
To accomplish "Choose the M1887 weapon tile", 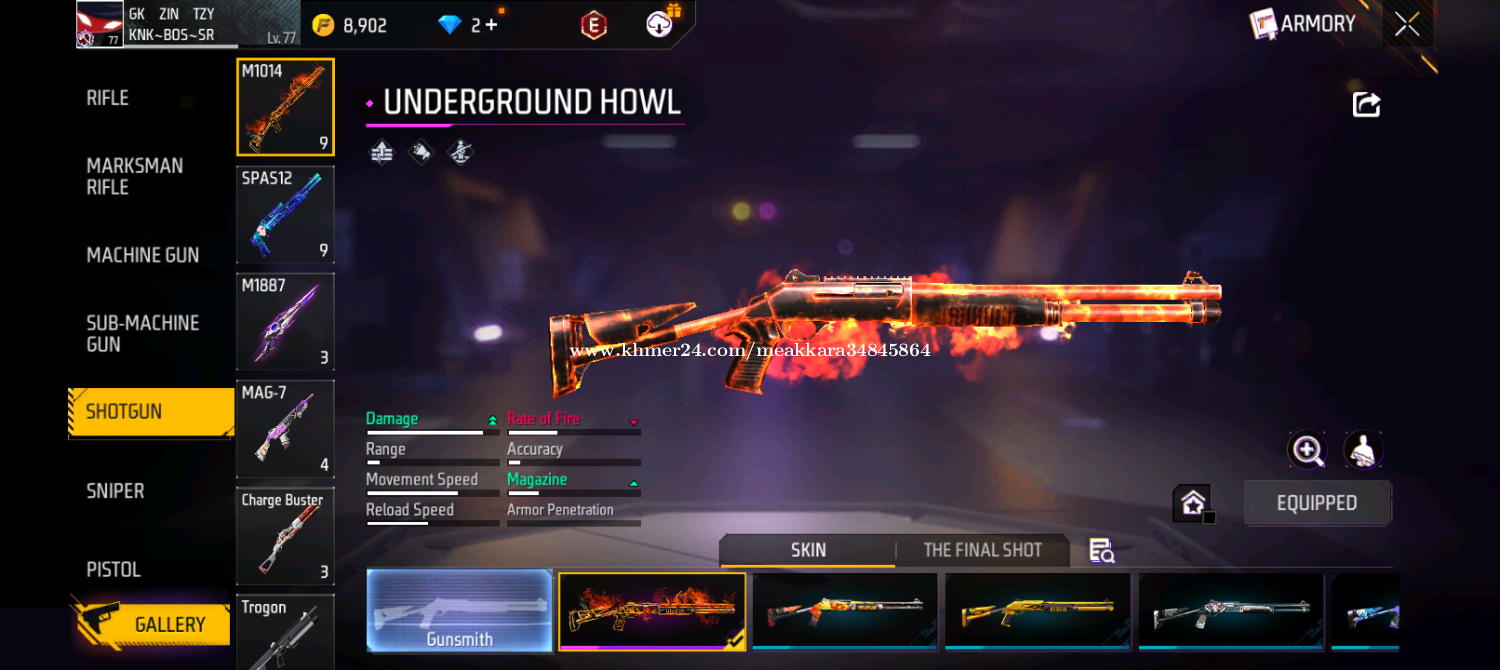I will 285,321.
